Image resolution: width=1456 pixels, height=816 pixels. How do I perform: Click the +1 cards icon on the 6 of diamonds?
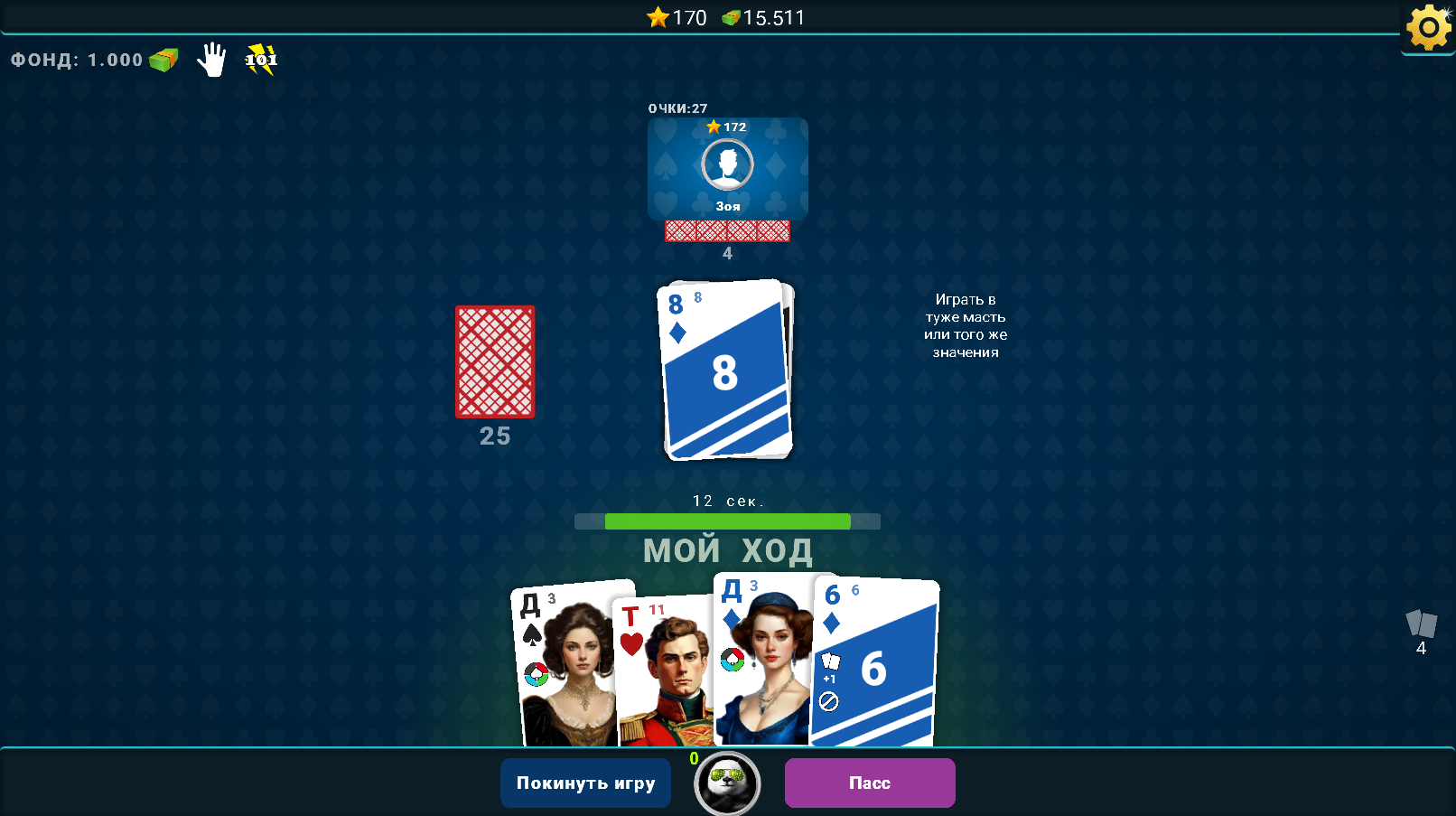point(830,660)
